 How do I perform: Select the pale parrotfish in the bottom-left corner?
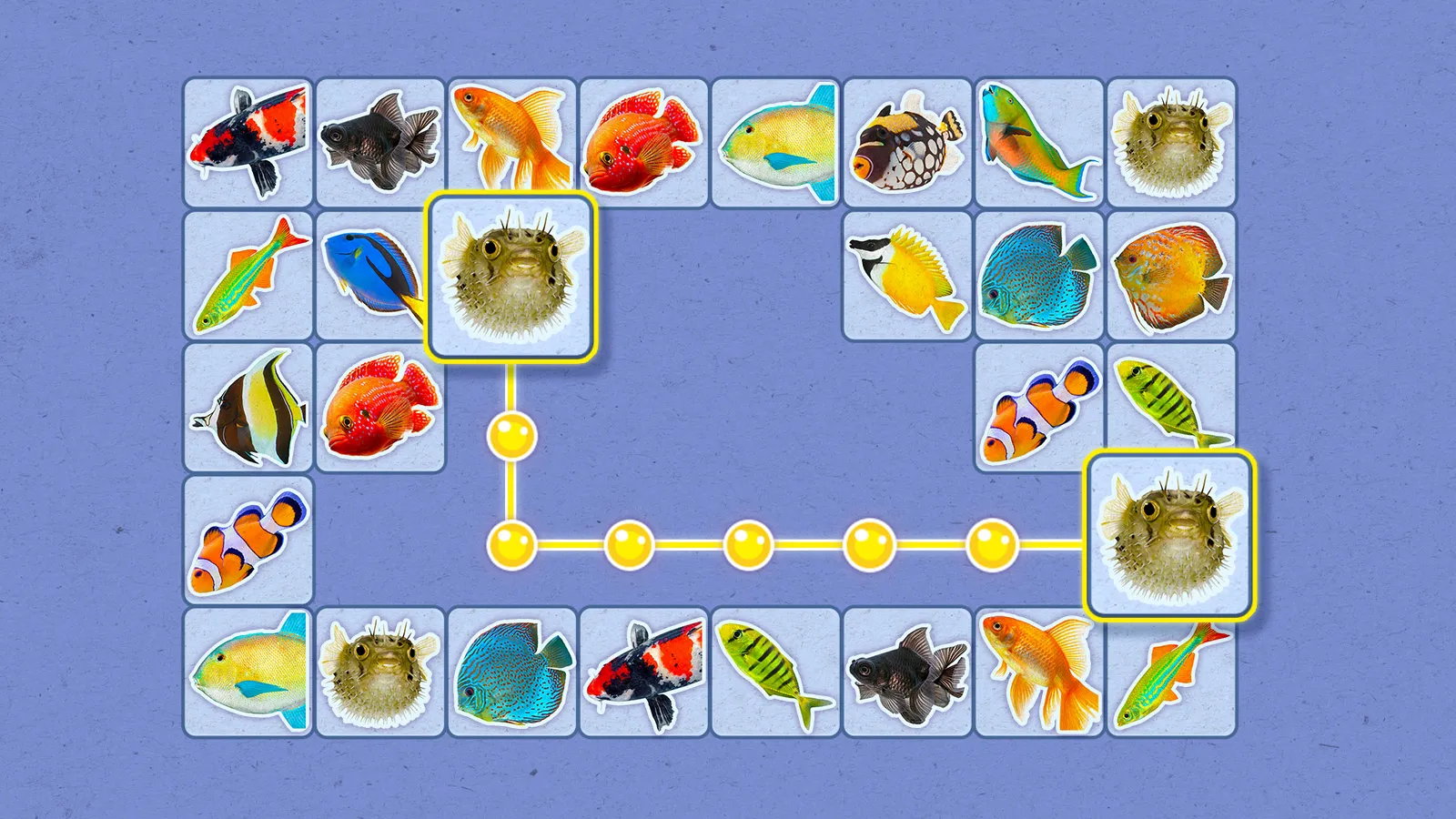coord(247,673)
